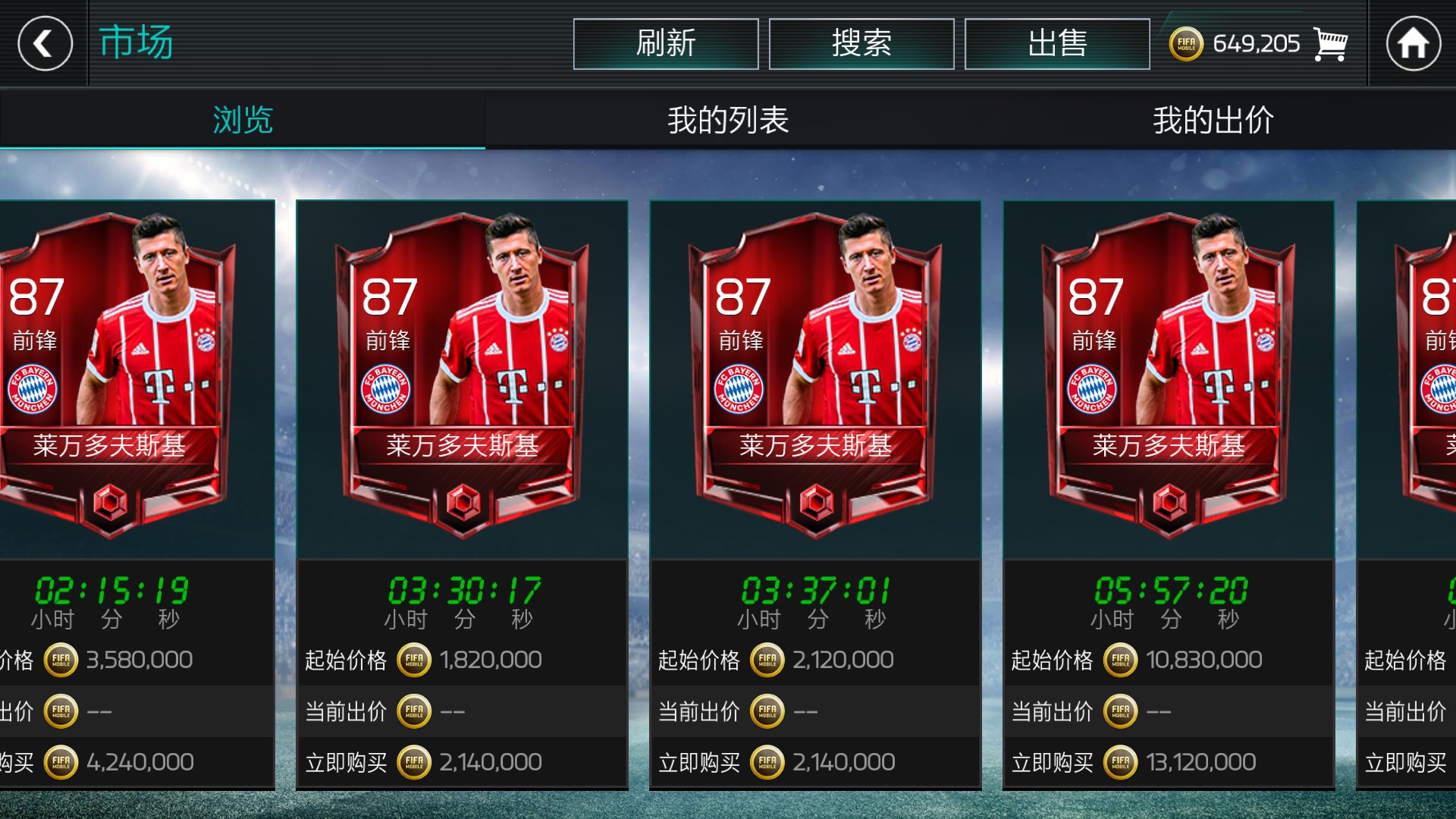The width and height of the screenshot is (1456, 819).
Task: Click the coin icon next to 起始价格 10,830,000
Action: point(1121,659)
